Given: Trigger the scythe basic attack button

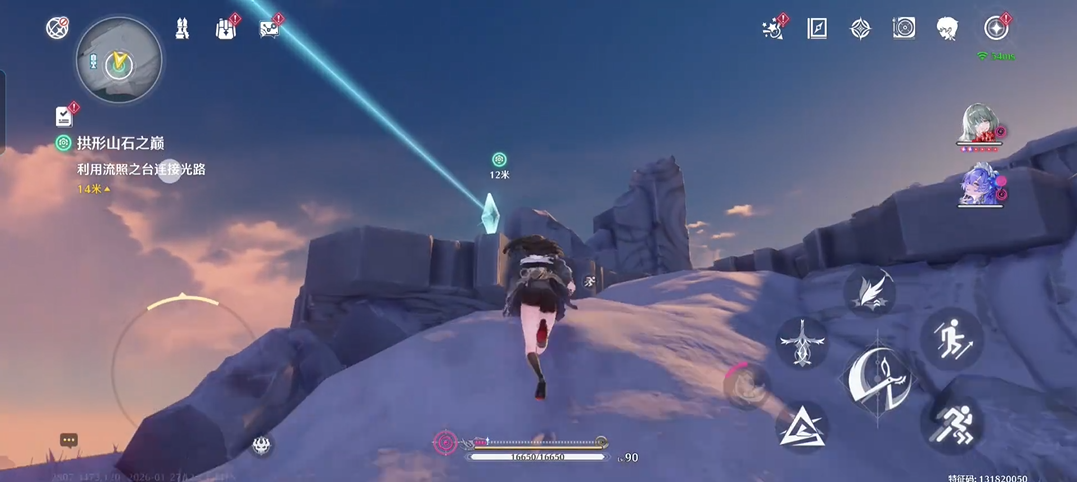Looking at the screenshot, I should coord(878,380).
